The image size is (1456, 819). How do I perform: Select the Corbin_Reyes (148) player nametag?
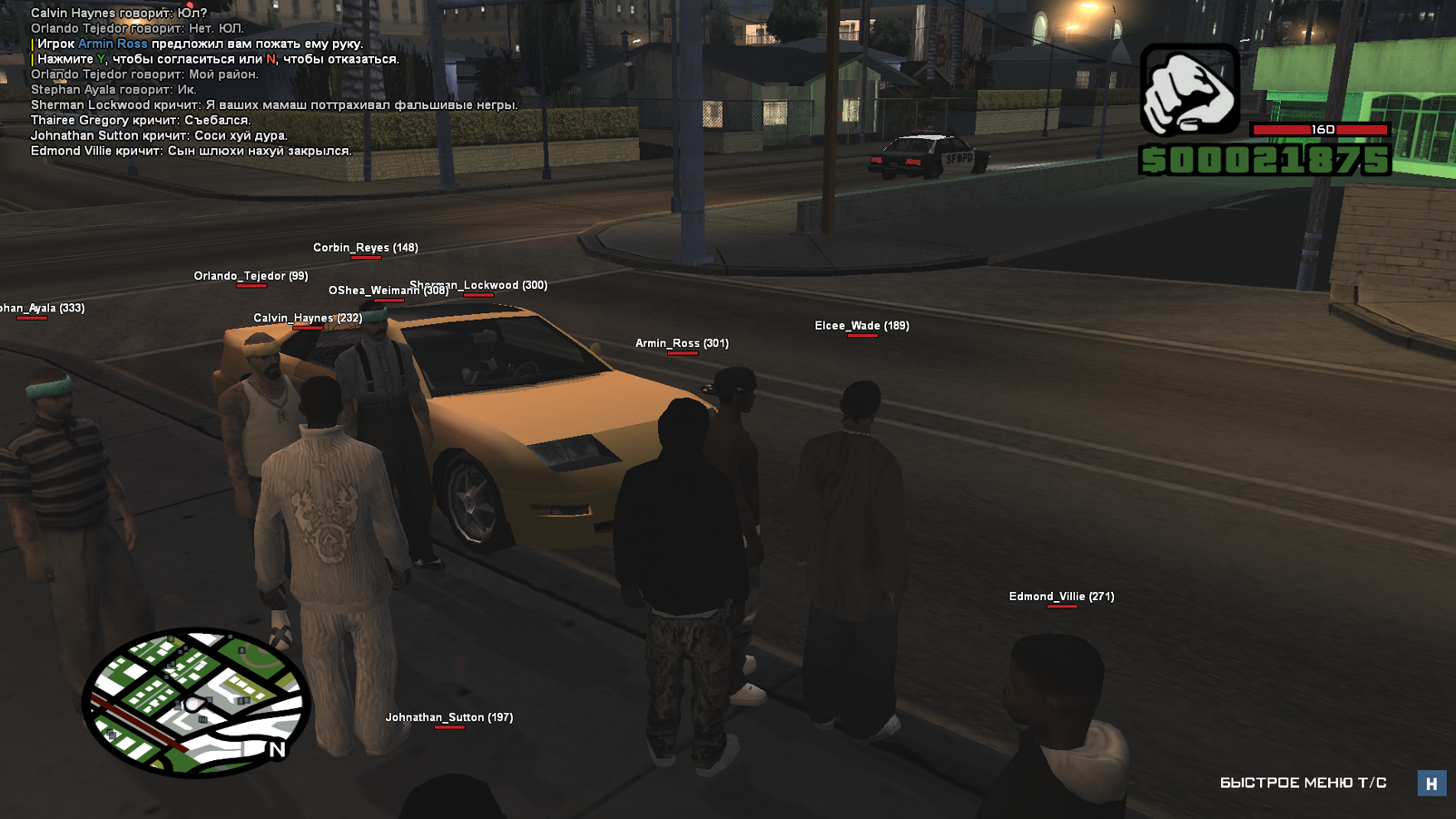tap(366, 248)
